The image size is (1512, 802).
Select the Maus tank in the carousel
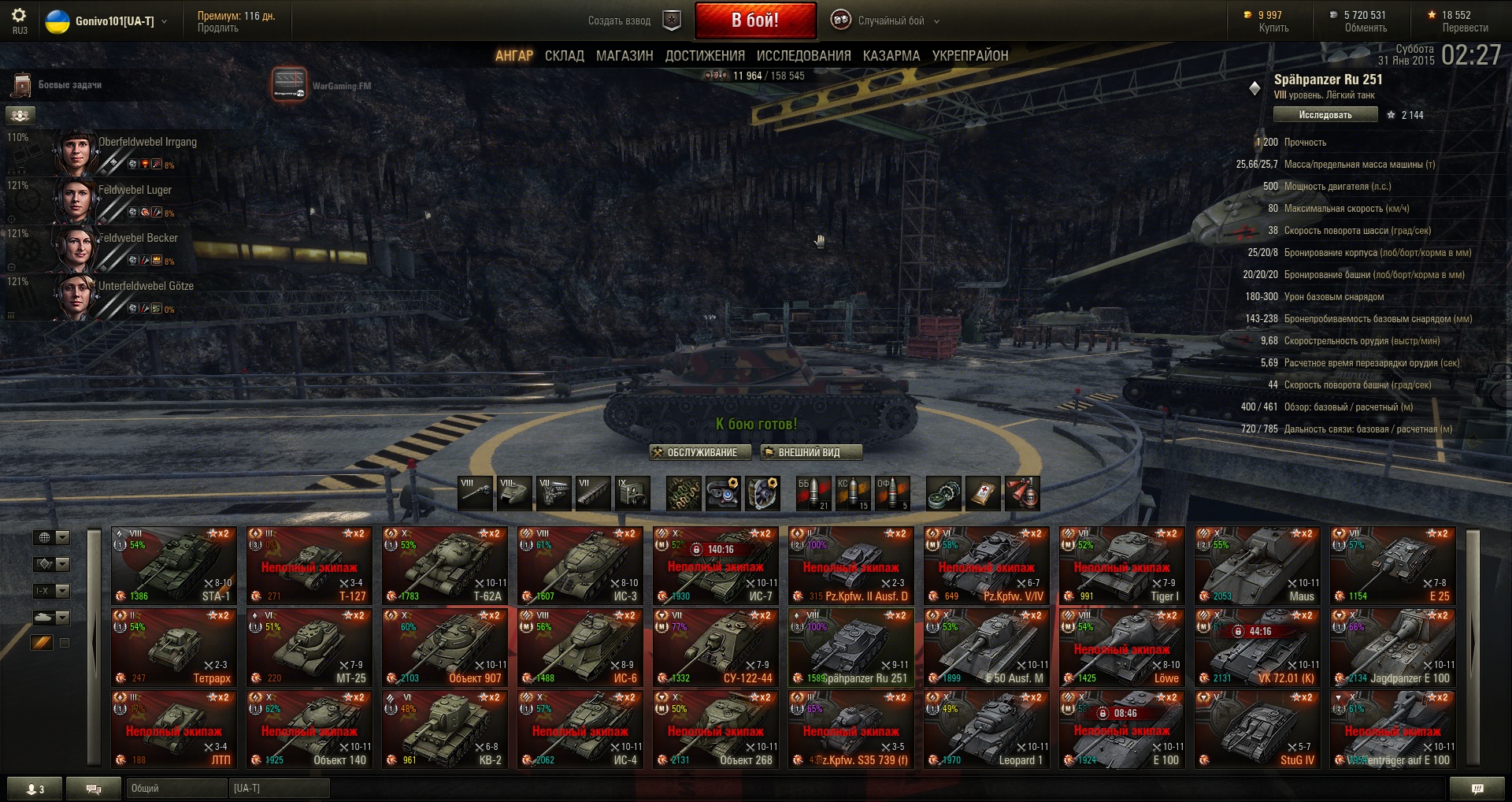click(x=1257, y=565)
